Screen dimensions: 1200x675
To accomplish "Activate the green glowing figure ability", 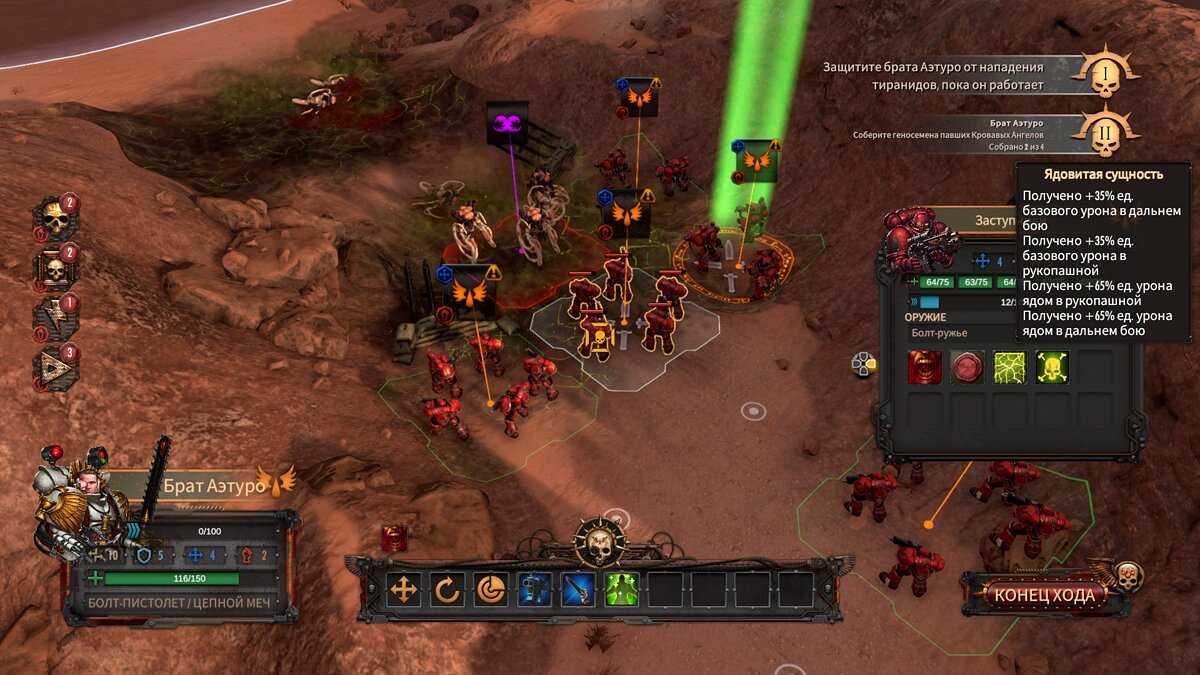I will point(622,590).
